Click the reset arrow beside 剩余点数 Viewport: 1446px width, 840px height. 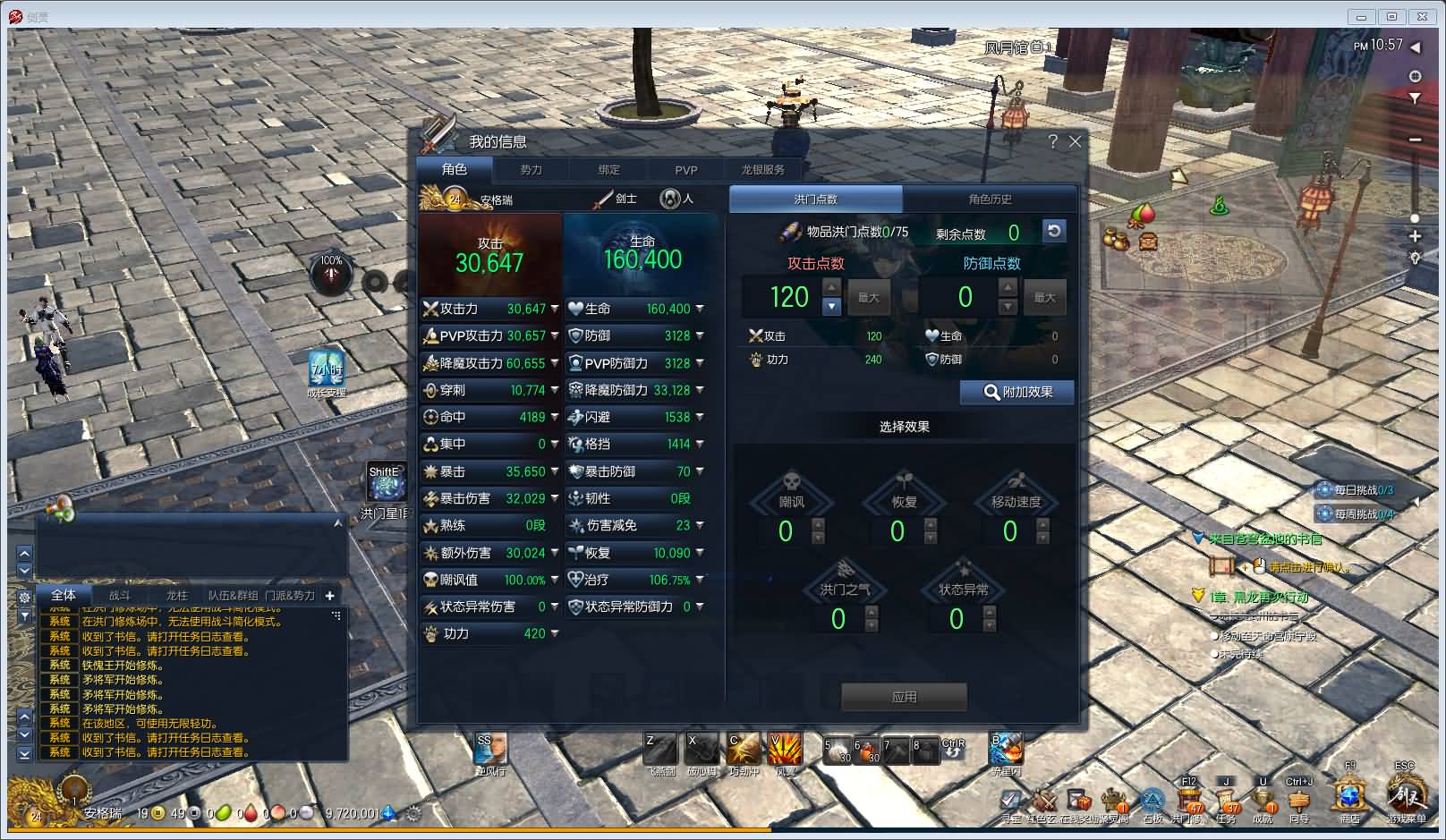[x=1054, y=232]
